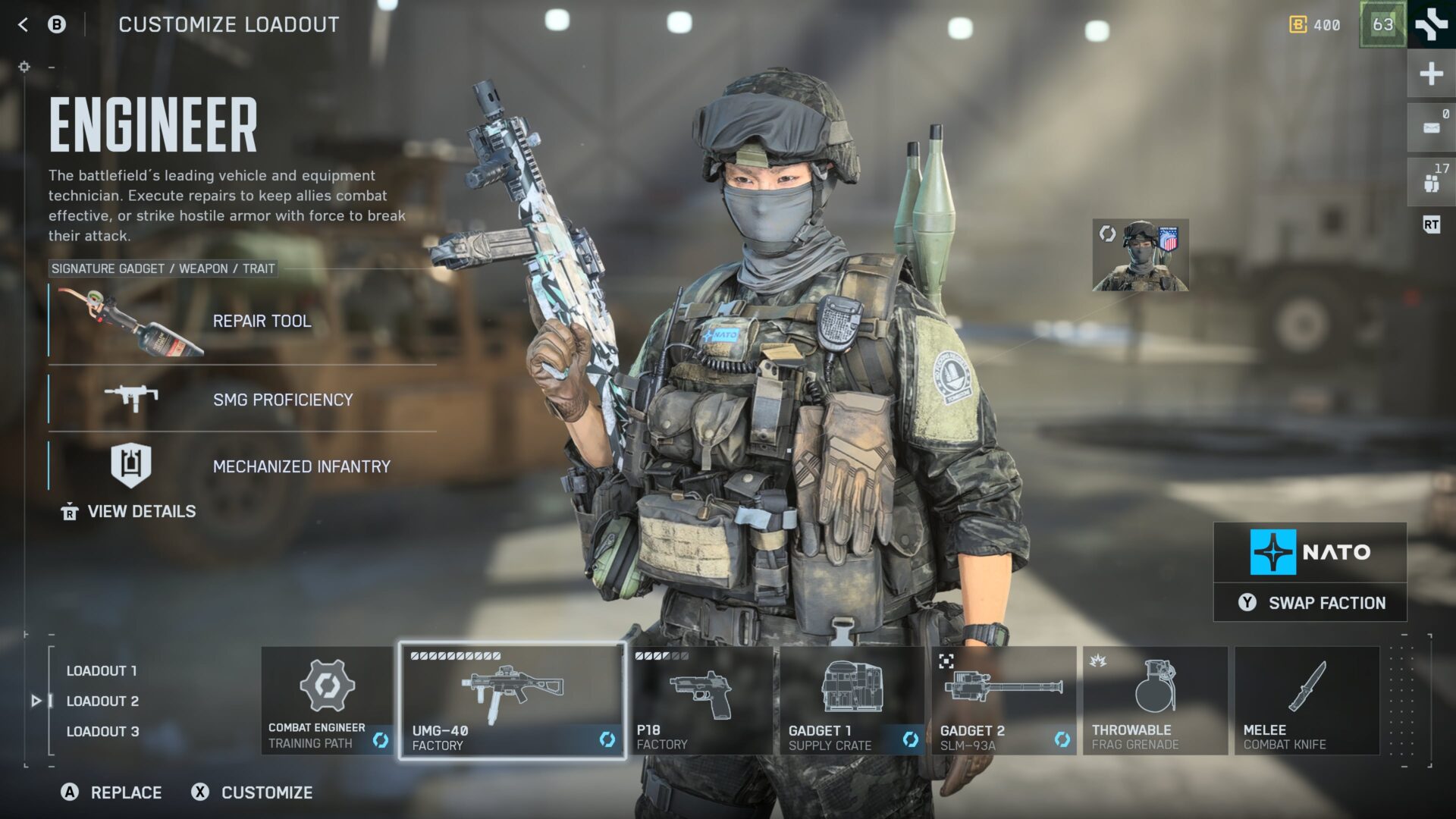Screen dimensions: 1456x819
Task: Swap faction from NATO
Action: 1310,603
